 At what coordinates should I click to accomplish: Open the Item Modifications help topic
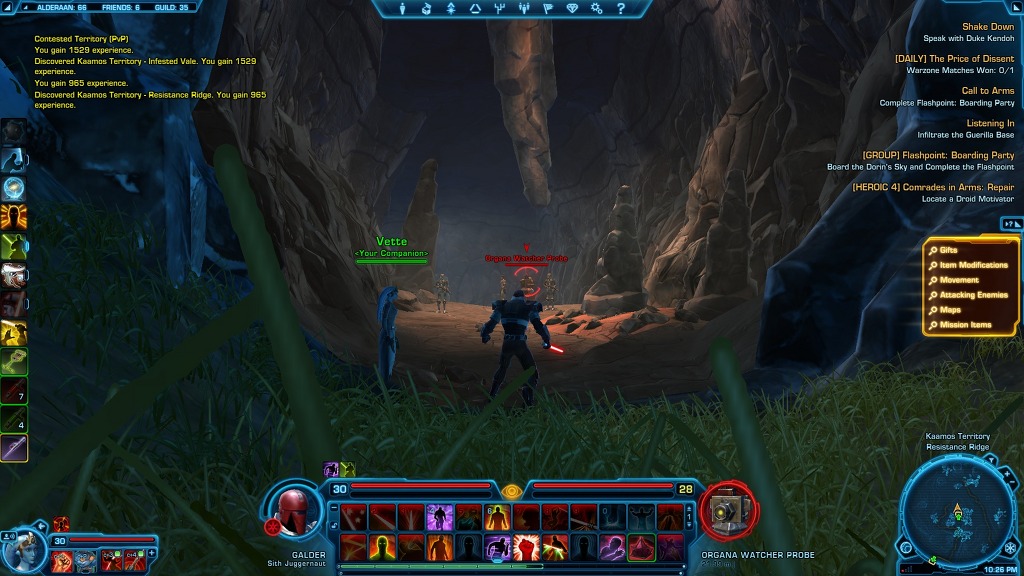click(973, 265)
